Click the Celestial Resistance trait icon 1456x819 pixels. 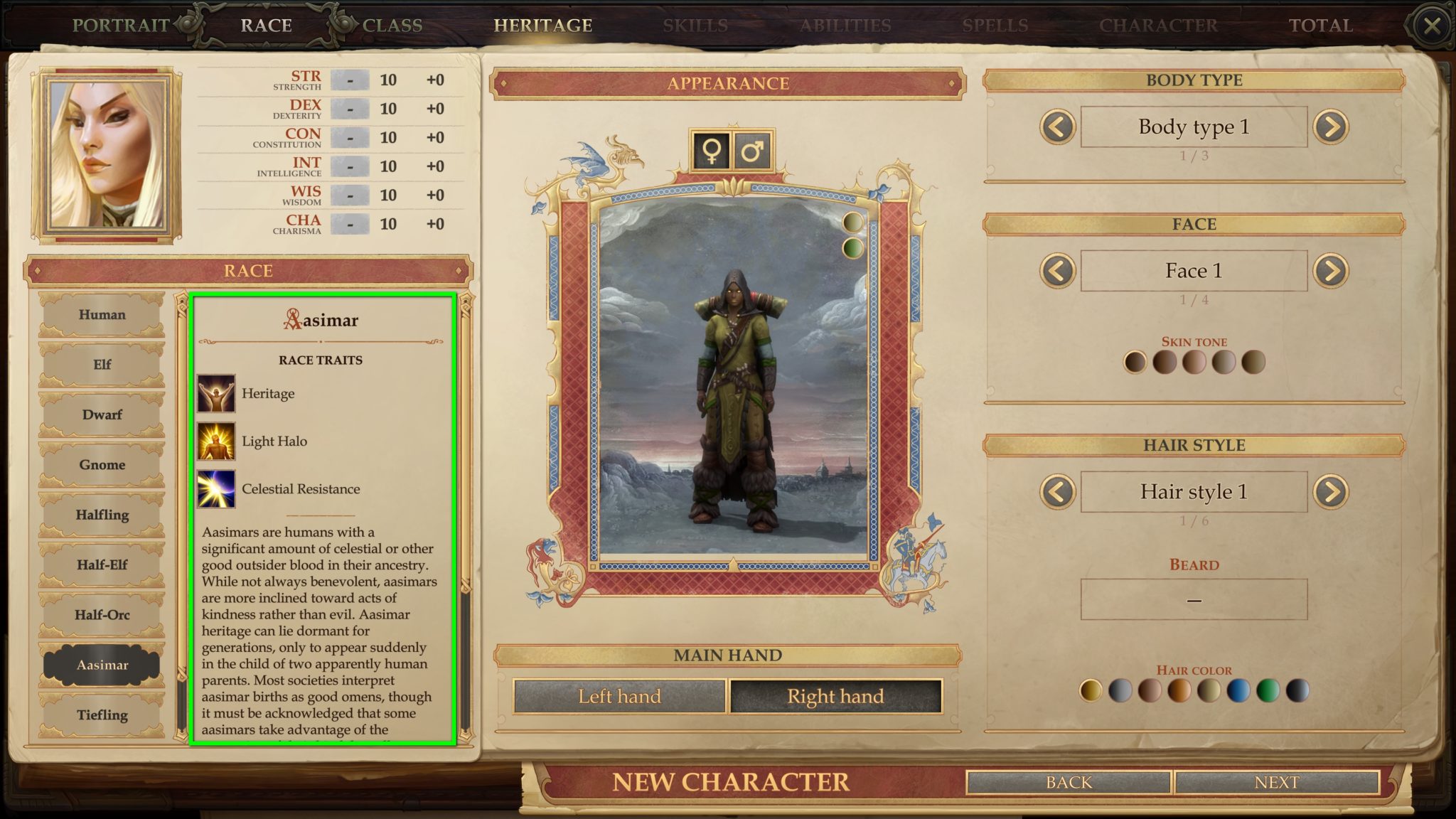pos(218,489)
